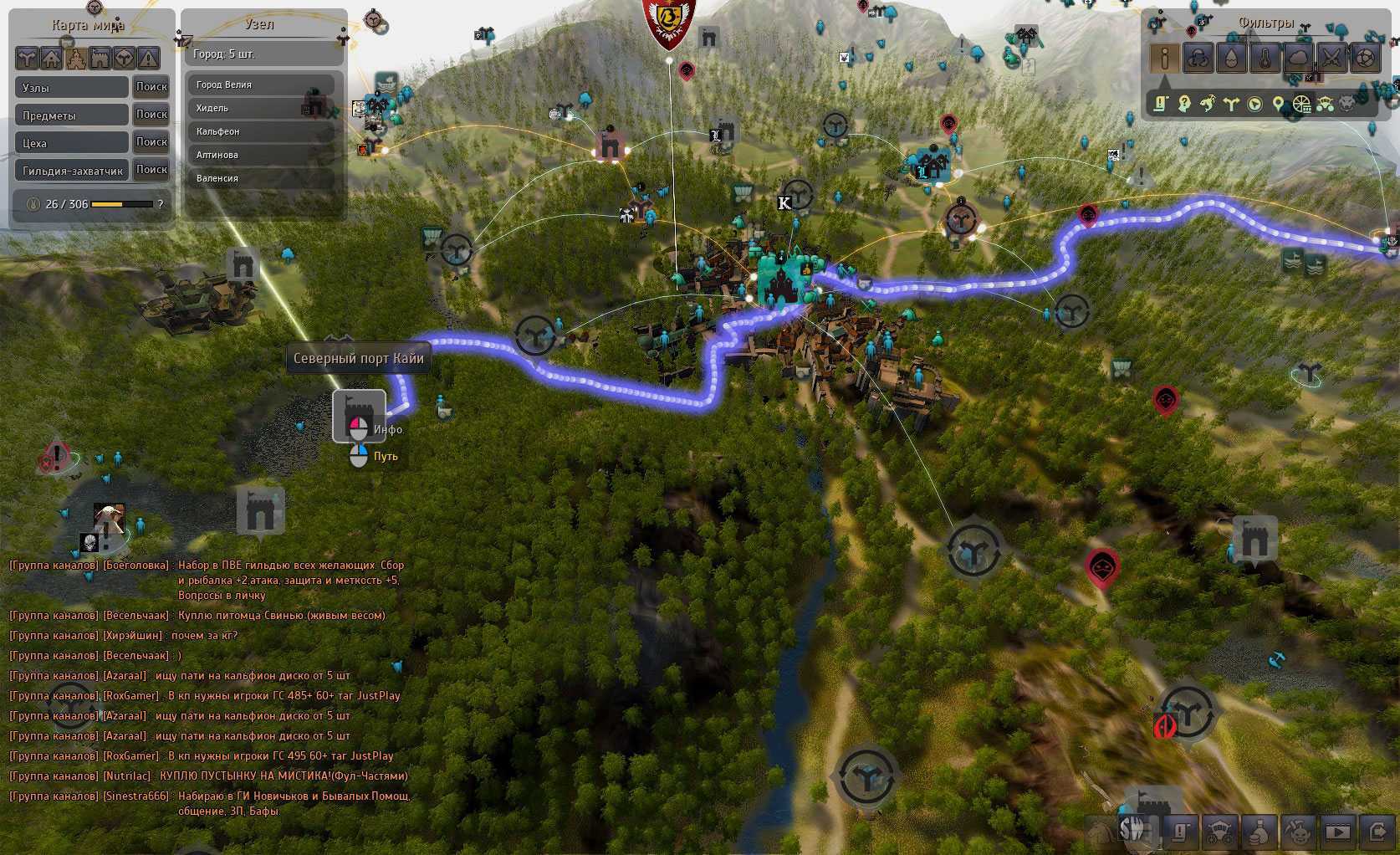Type in the Узлы search field
This screenshot has width=1400, height=855.
click(72, 88)
